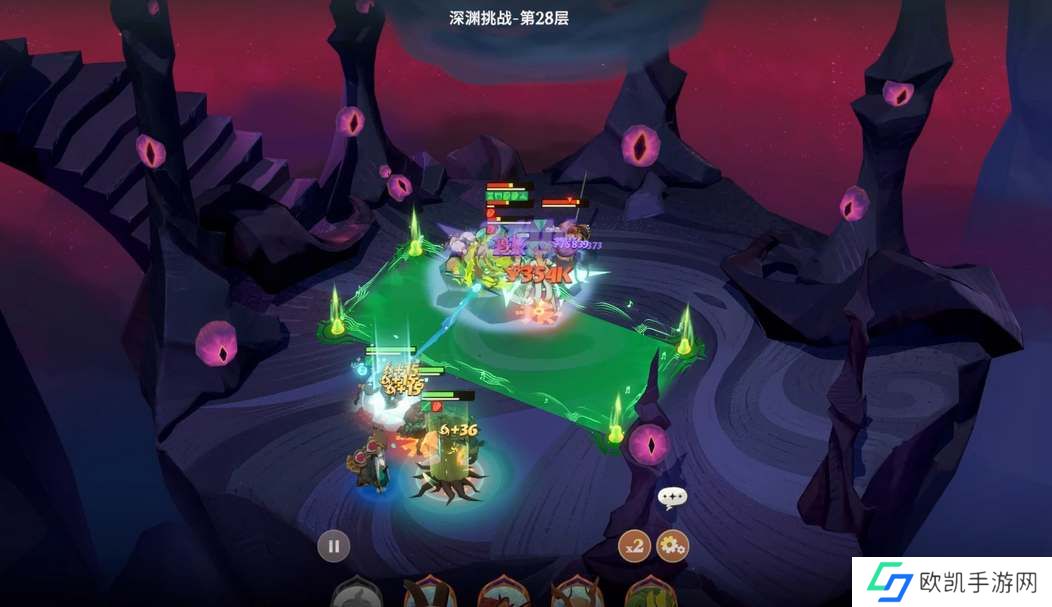Open the chat speech bubble

pyautogui.click(x=672, y=497)
